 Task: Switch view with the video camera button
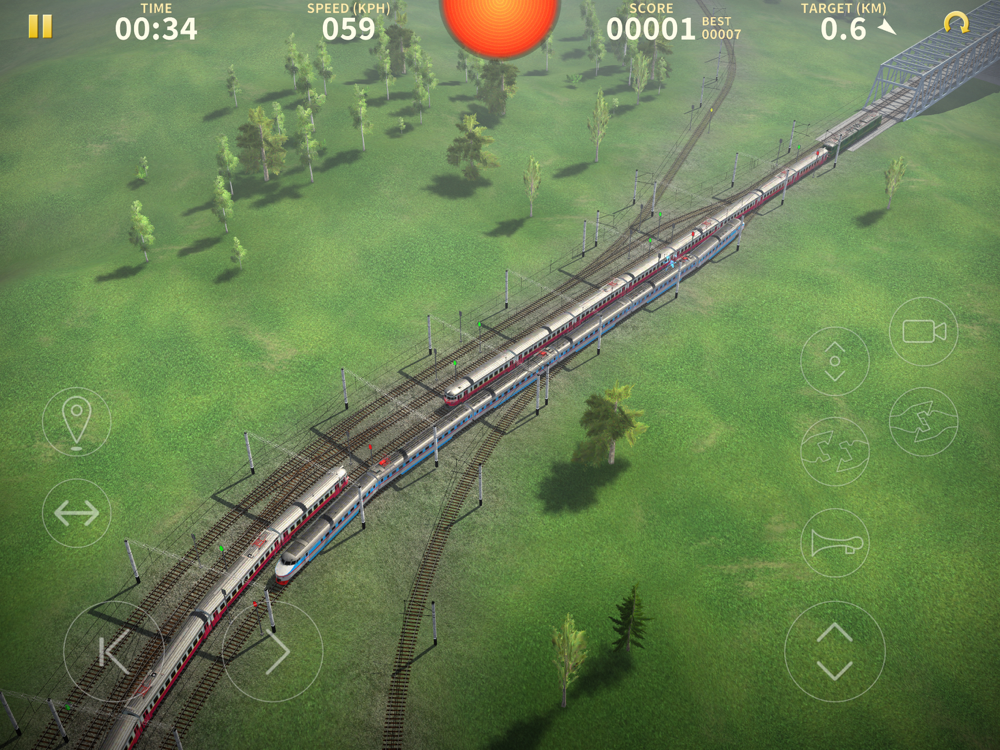pos(923,331)
